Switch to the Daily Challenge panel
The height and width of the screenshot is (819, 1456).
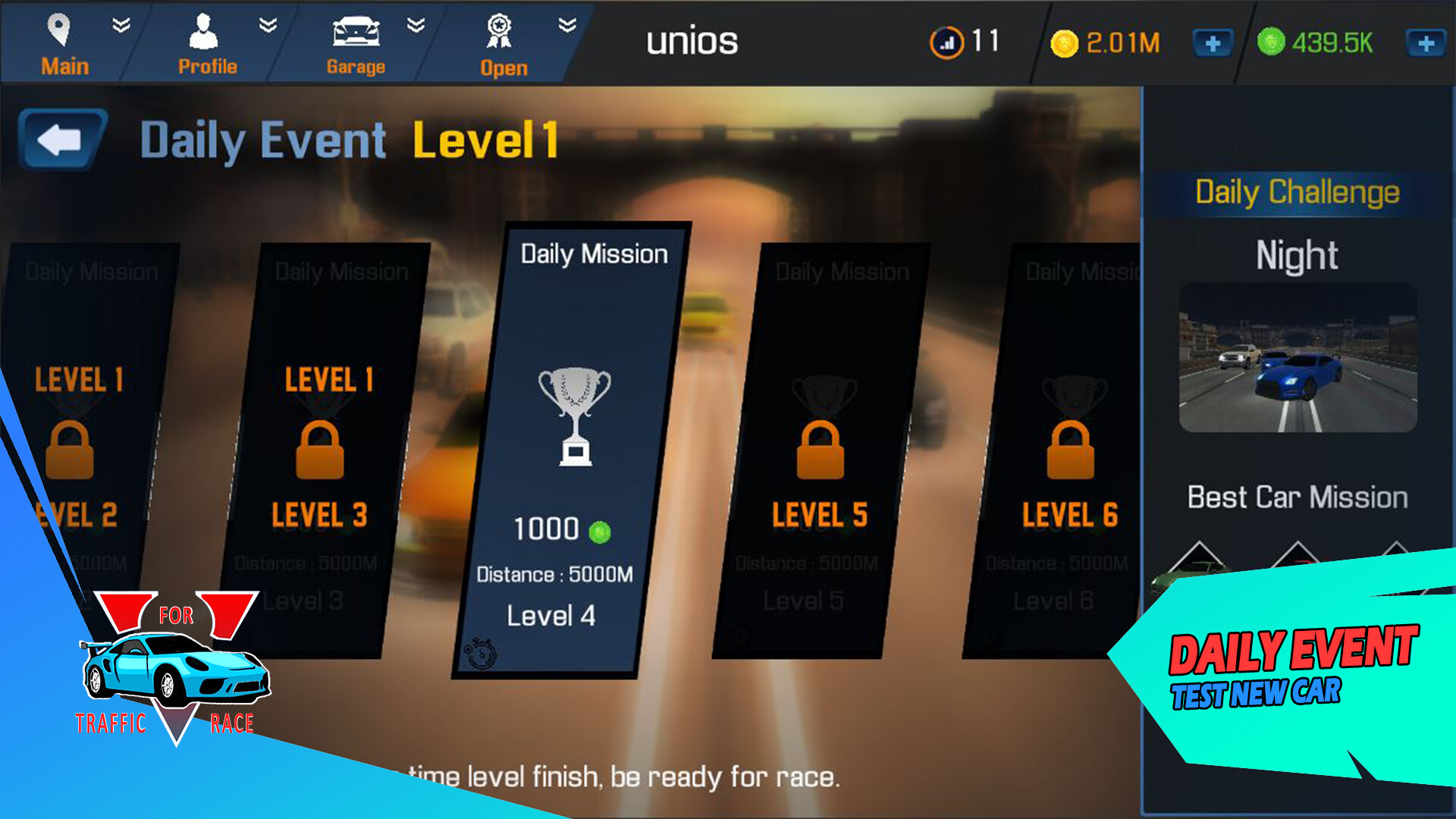[1297, 192]
